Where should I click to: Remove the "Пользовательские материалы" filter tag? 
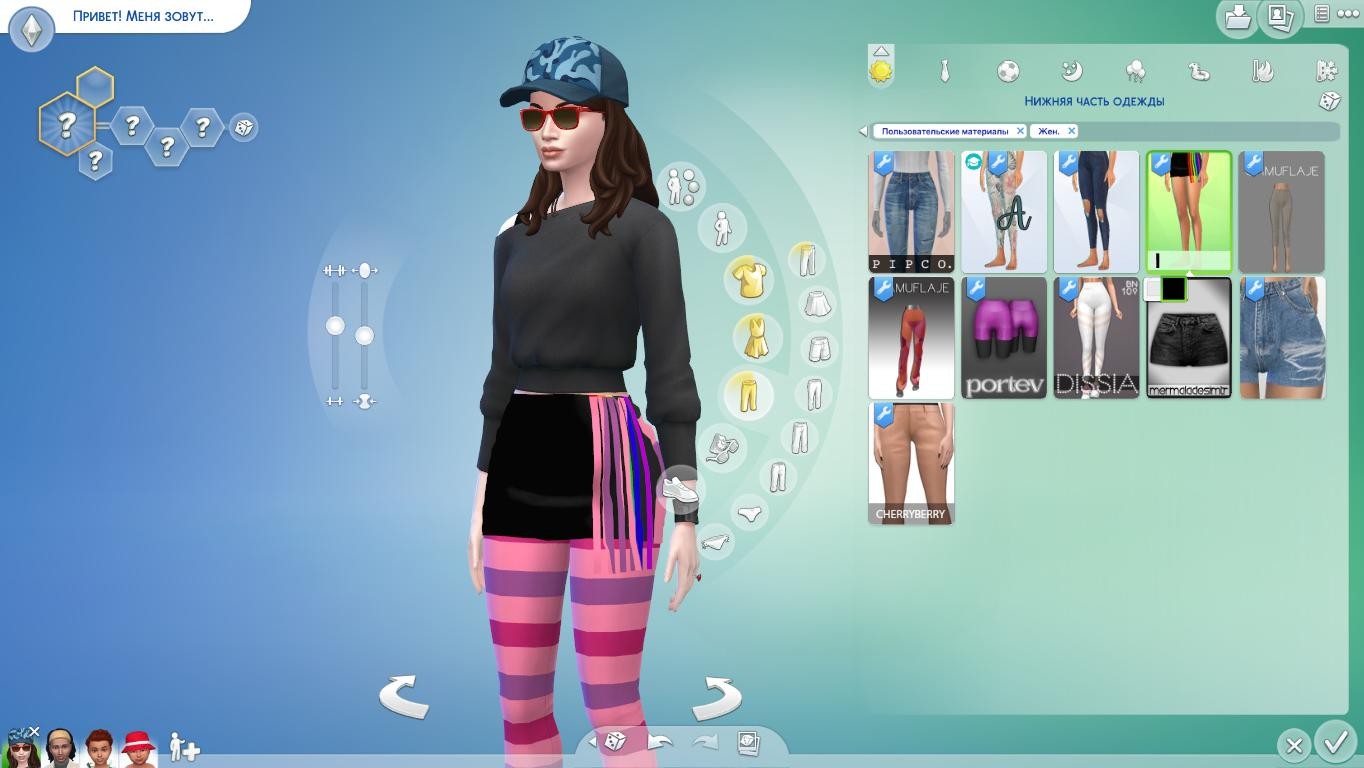click(1020, 131)
